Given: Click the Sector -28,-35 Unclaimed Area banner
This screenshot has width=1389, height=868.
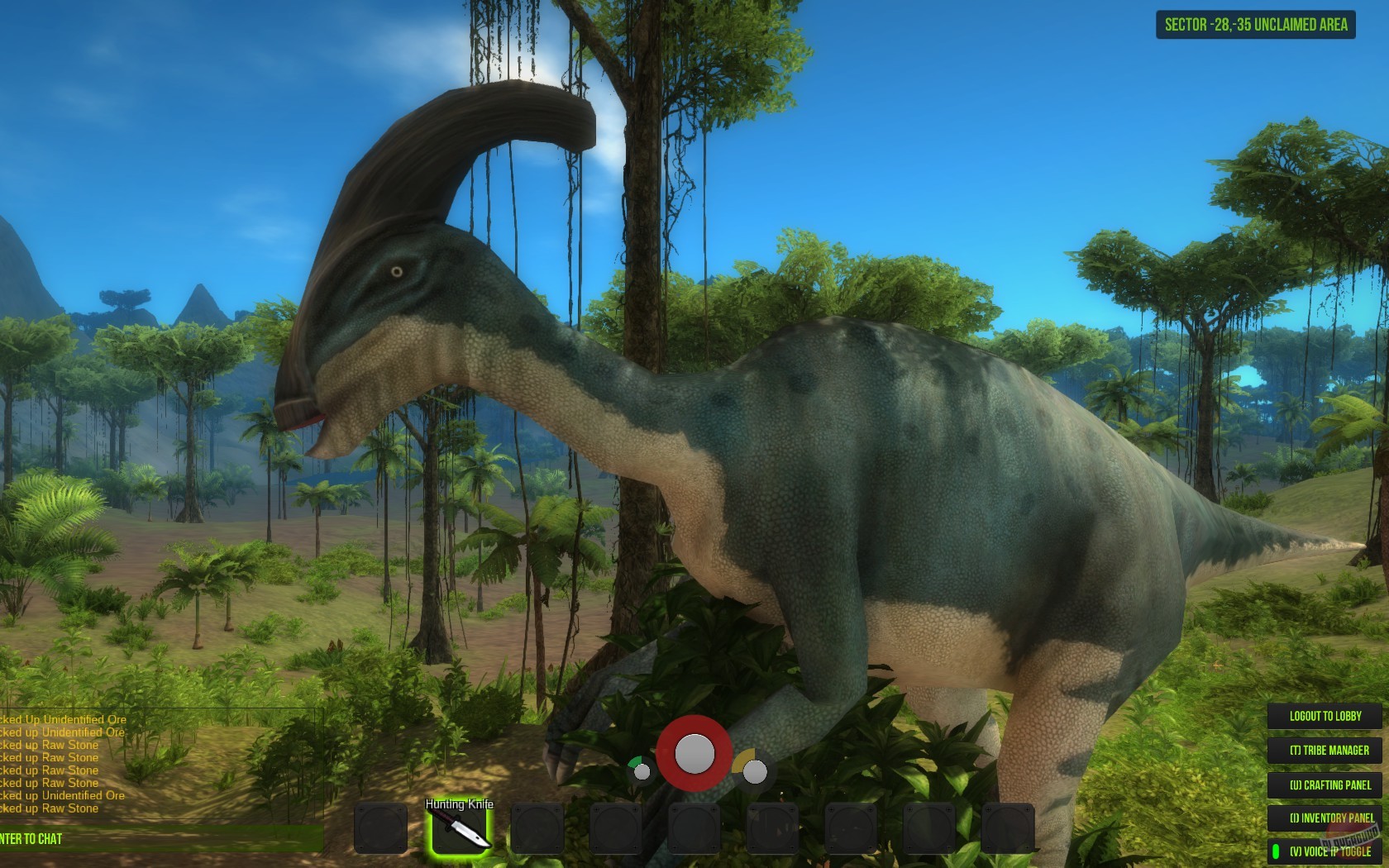Looking at the screenshot, I should click(x=1254, y=25).
